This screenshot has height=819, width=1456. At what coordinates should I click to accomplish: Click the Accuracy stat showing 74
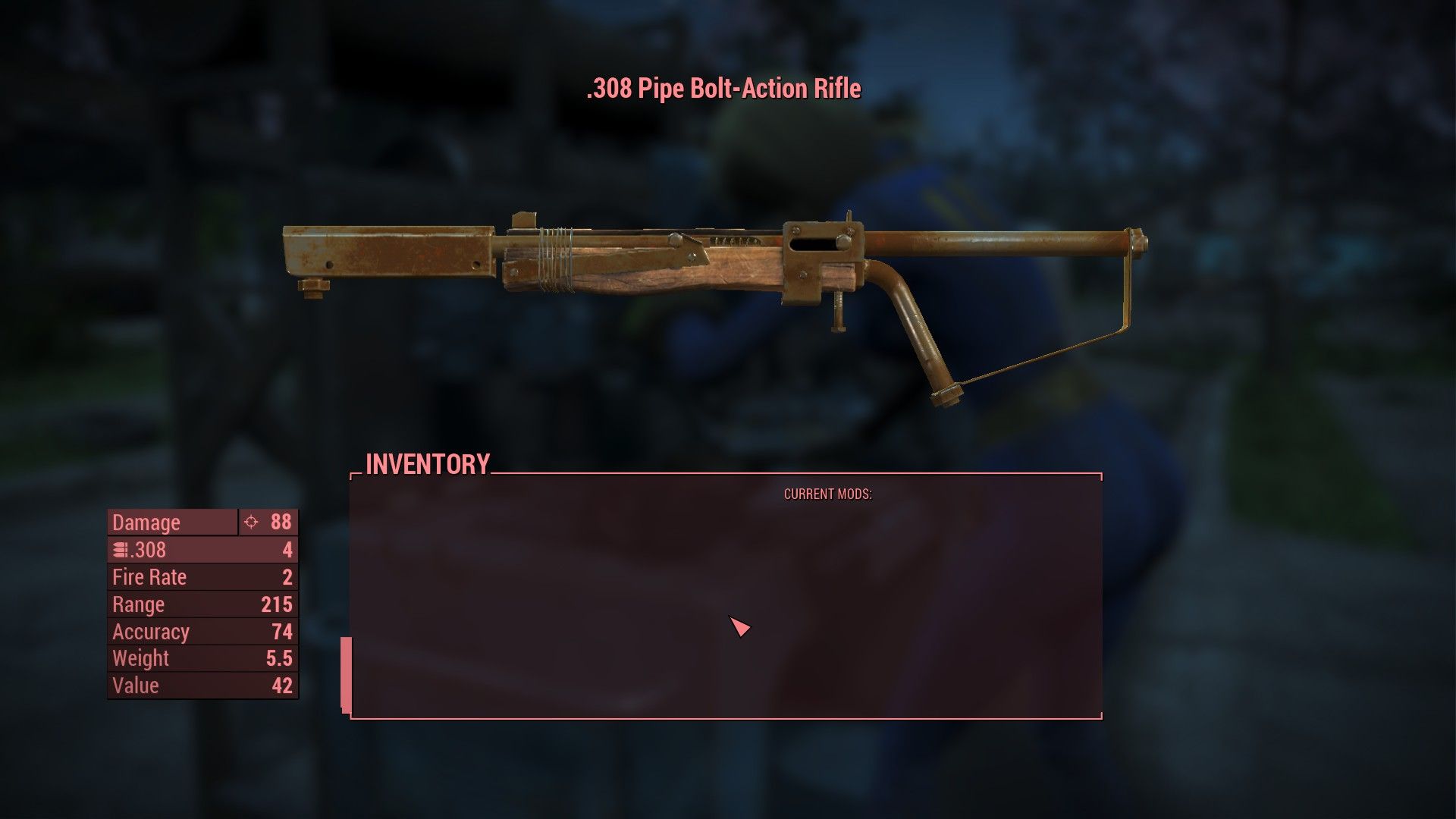coord(202,631)
